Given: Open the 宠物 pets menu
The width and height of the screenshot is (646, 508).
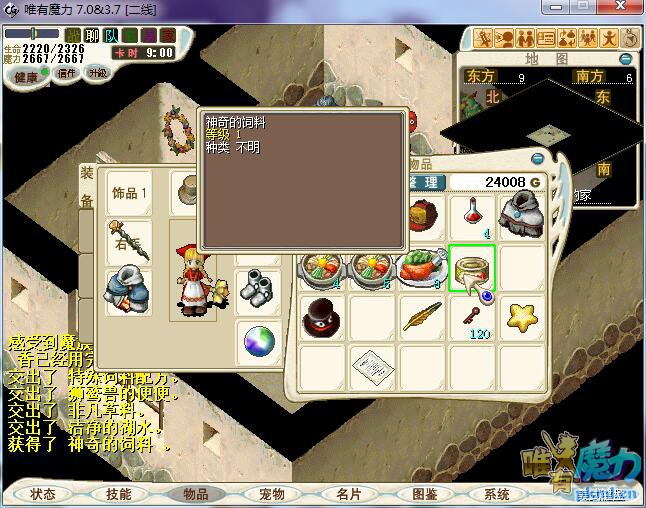Looking at the screenshot, I should click(271, 494).
